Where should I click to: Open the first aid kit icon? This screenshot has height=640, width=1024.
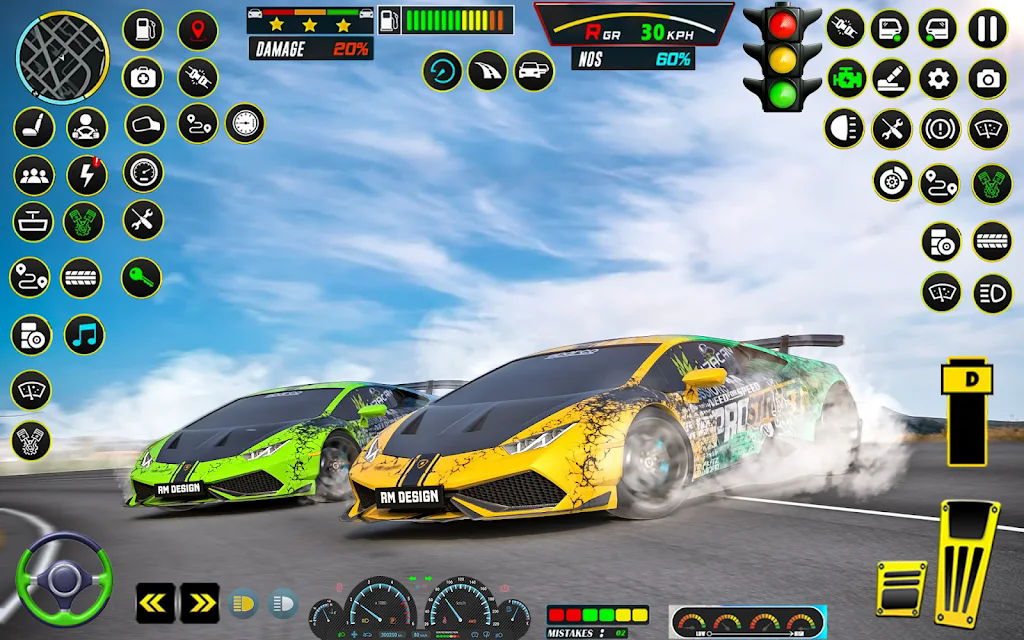143,77
